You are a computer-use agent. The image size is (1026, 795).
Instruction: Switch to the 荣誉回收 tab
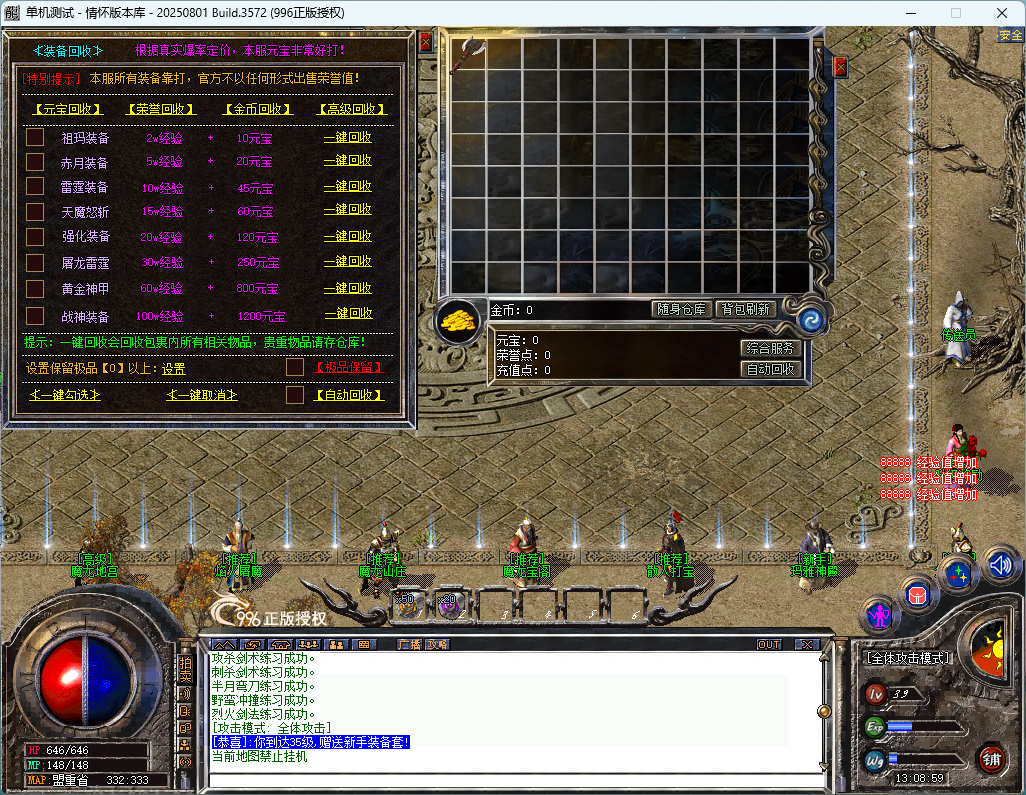(x=160, y=109)
